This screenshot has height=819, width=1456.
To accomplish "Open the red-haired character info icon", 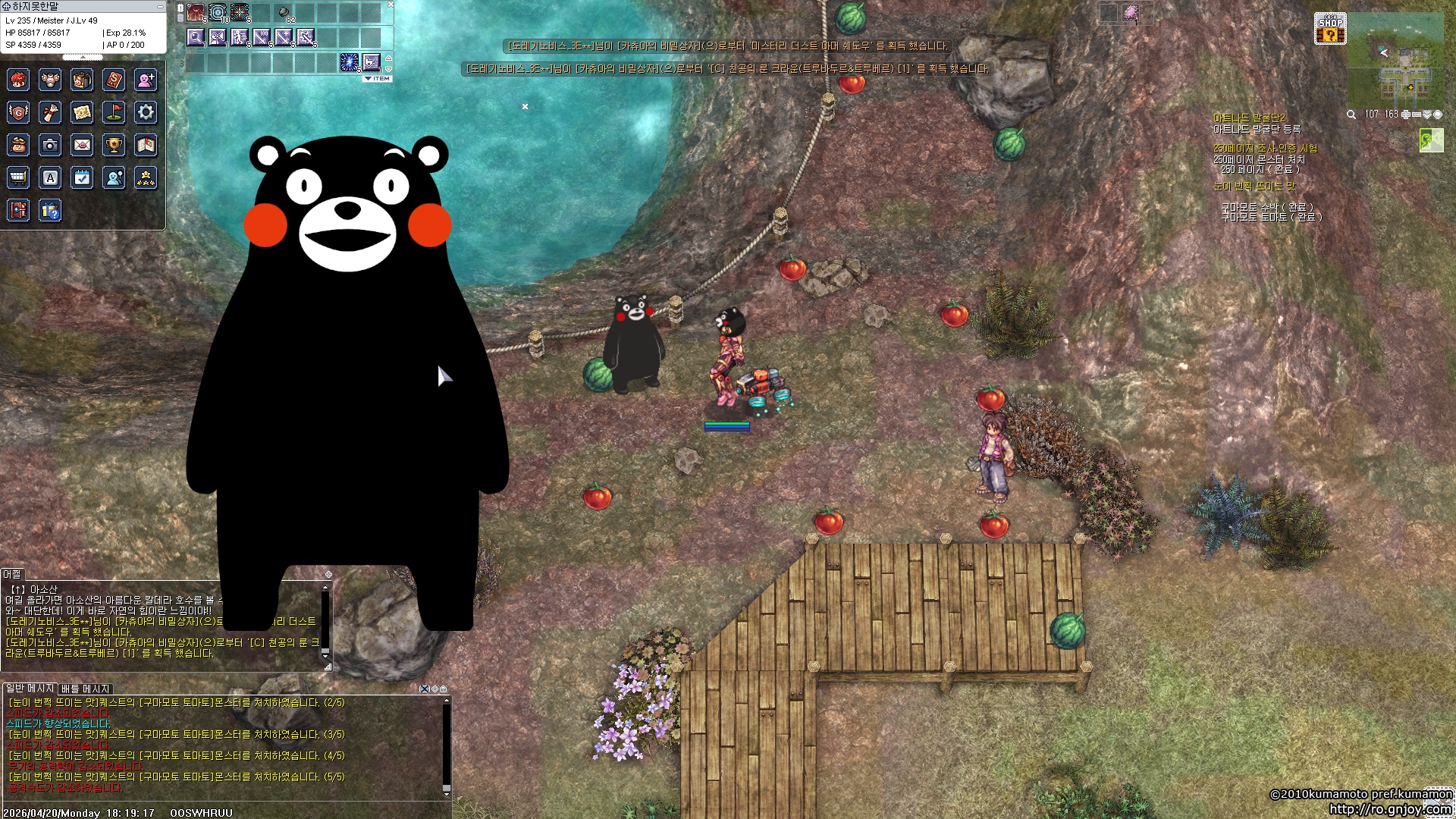I will coord(18,80).
